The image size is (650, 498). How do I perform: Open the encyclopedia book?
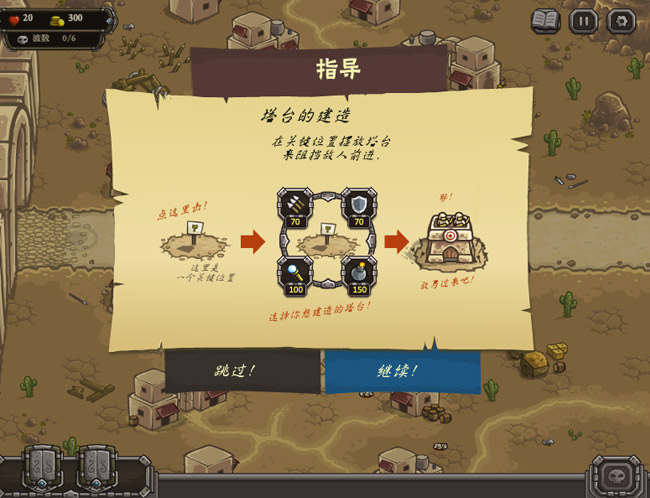tap(545, 20)
